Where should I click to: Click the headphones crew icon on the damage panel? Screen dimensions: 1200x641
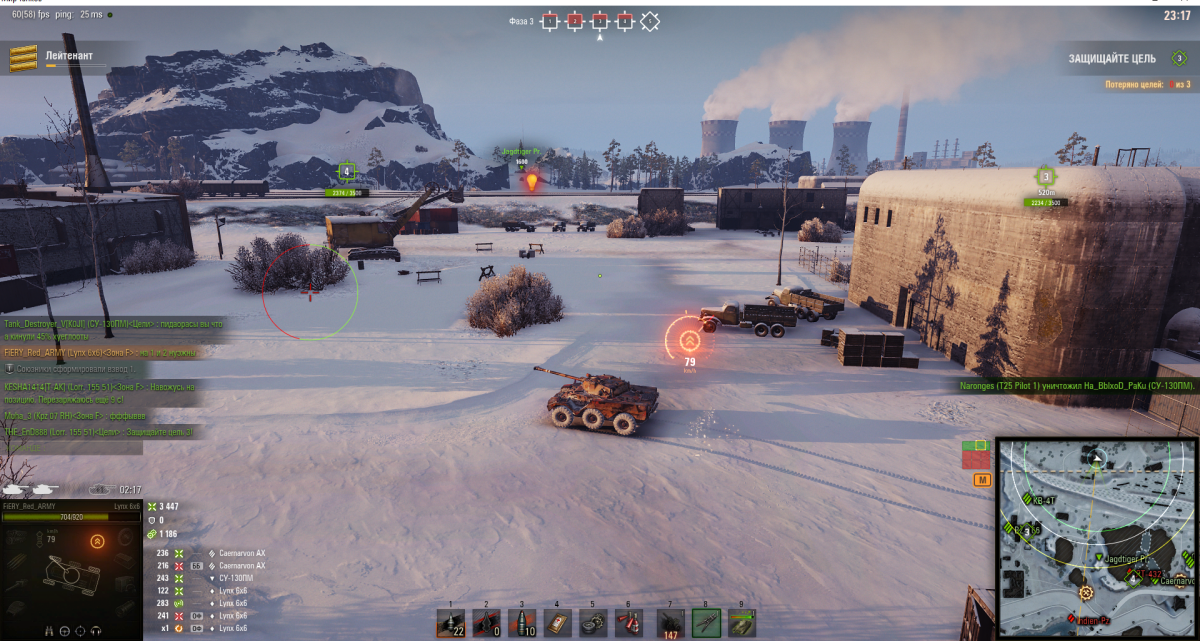(x=96, y=631)
